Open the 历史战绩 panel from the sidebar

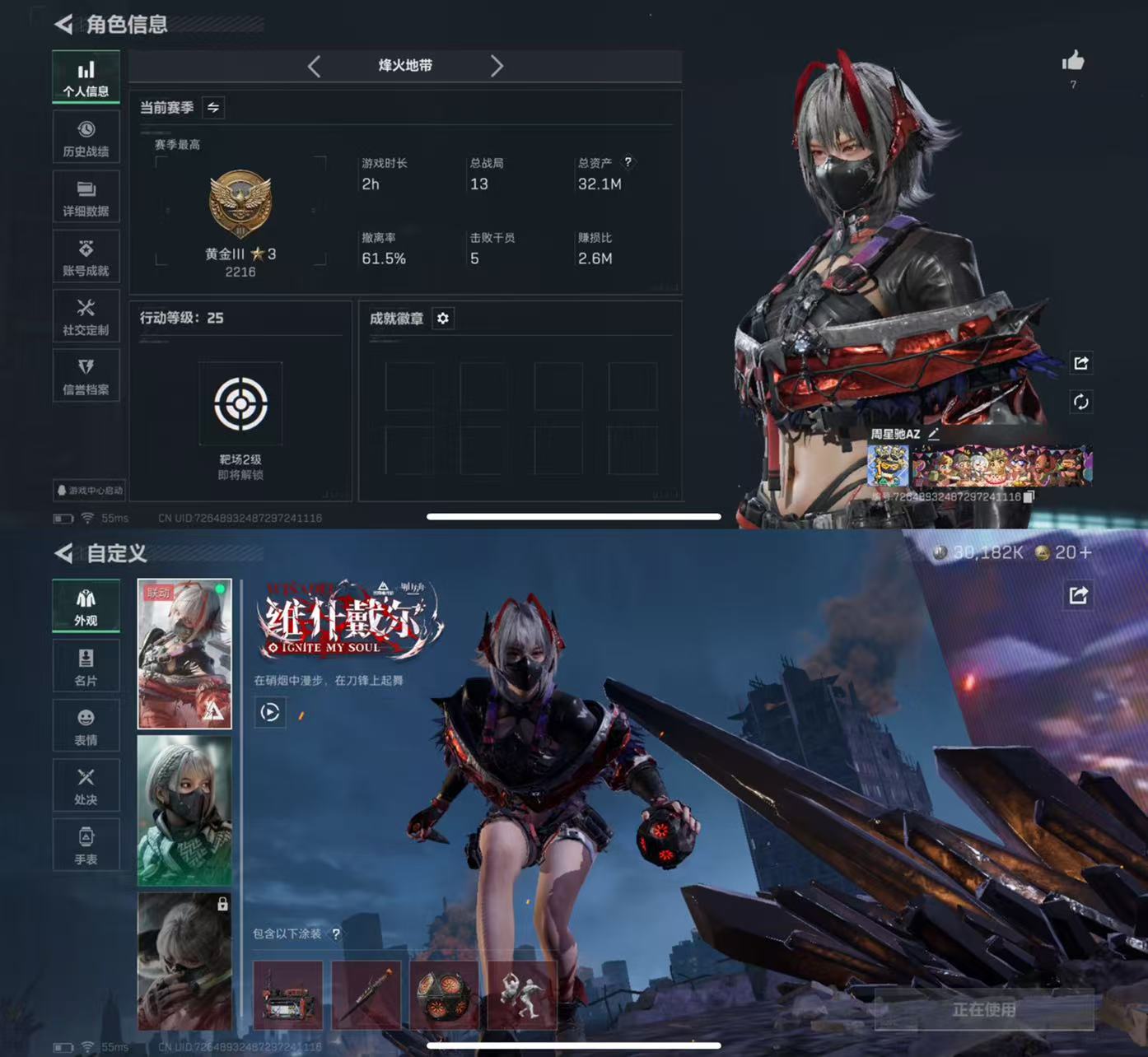click(86, 136)
